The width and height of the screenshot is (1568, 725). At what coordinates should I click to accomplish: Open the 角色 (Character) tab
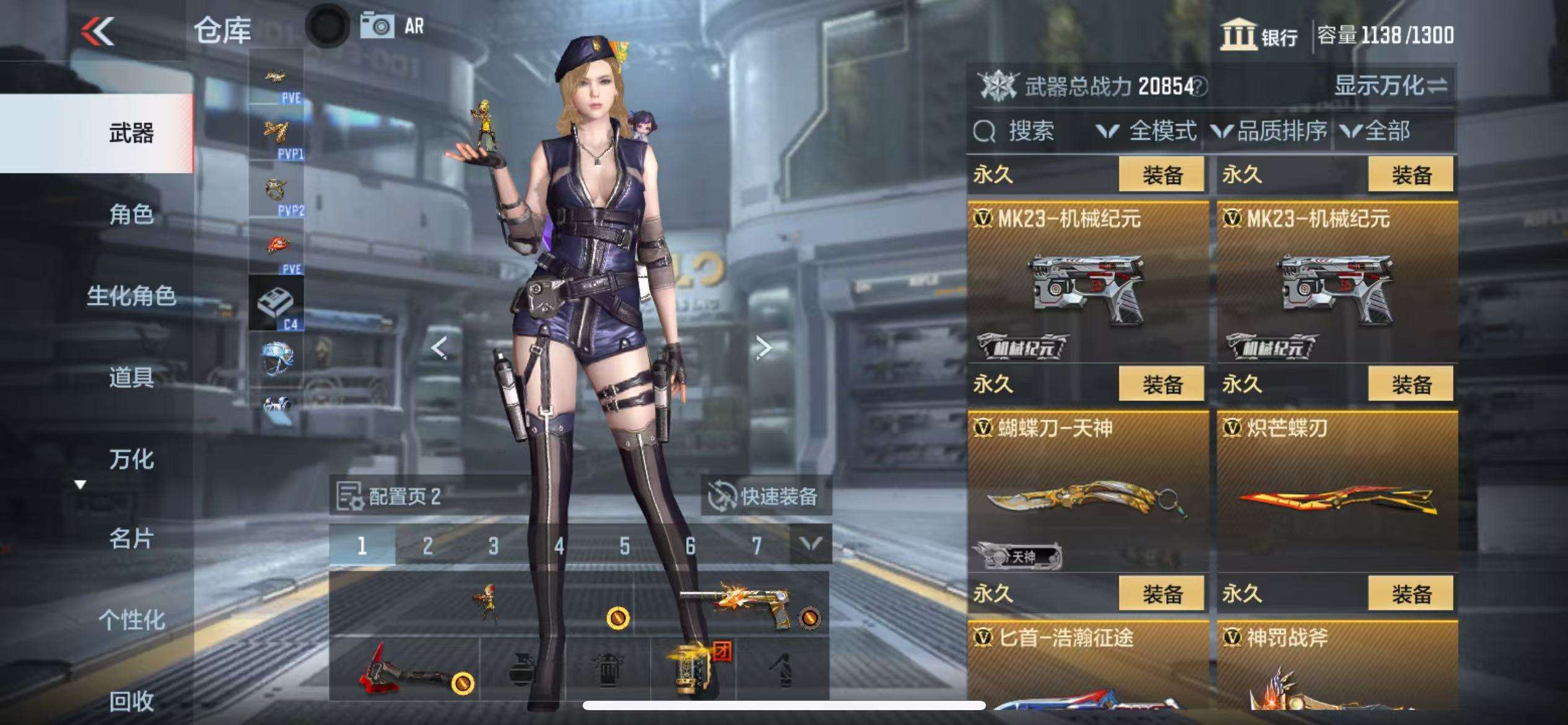point(131,214)
